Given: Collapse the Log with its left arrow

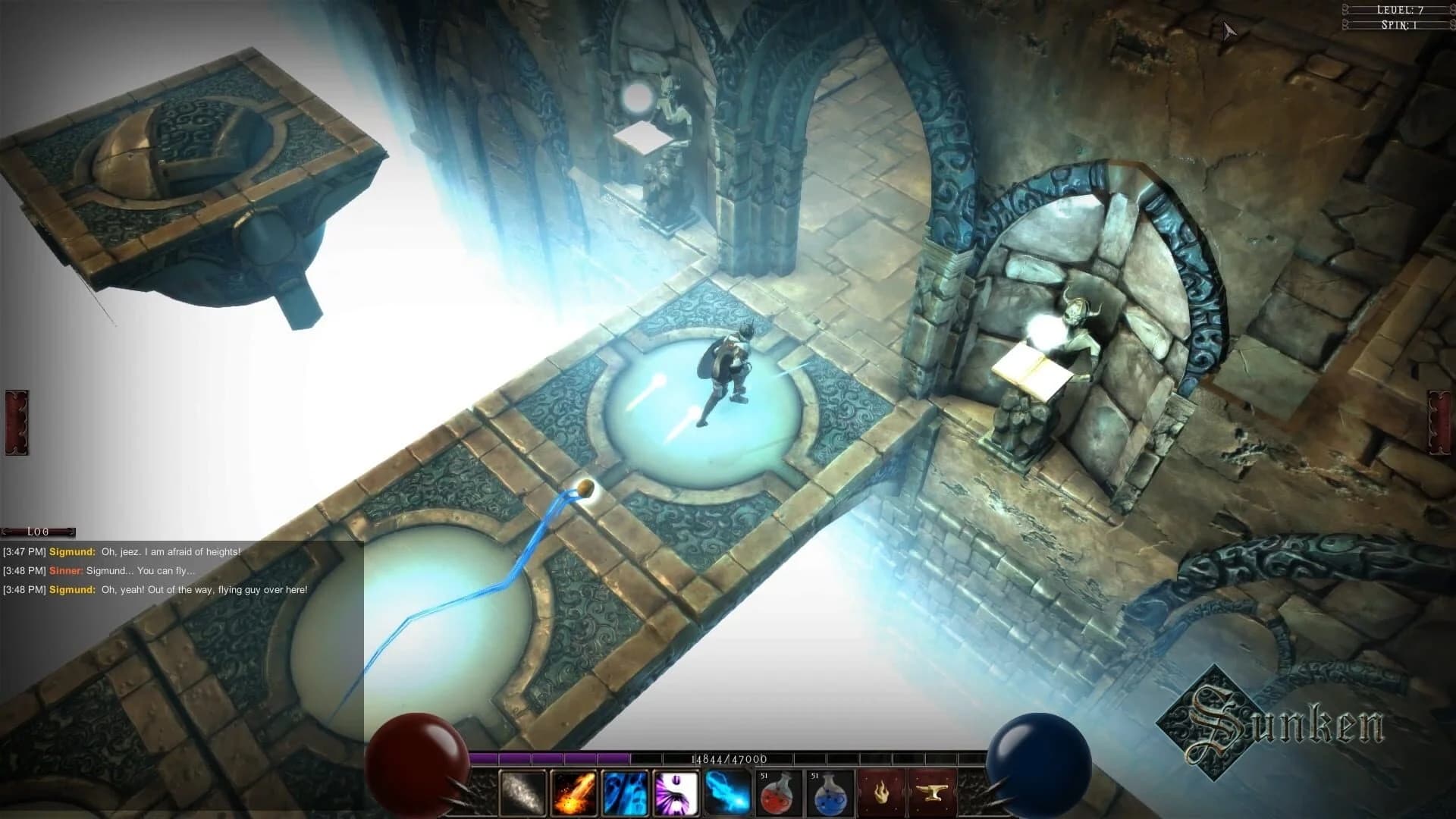Looking at the screenshot, I should 7,532.
